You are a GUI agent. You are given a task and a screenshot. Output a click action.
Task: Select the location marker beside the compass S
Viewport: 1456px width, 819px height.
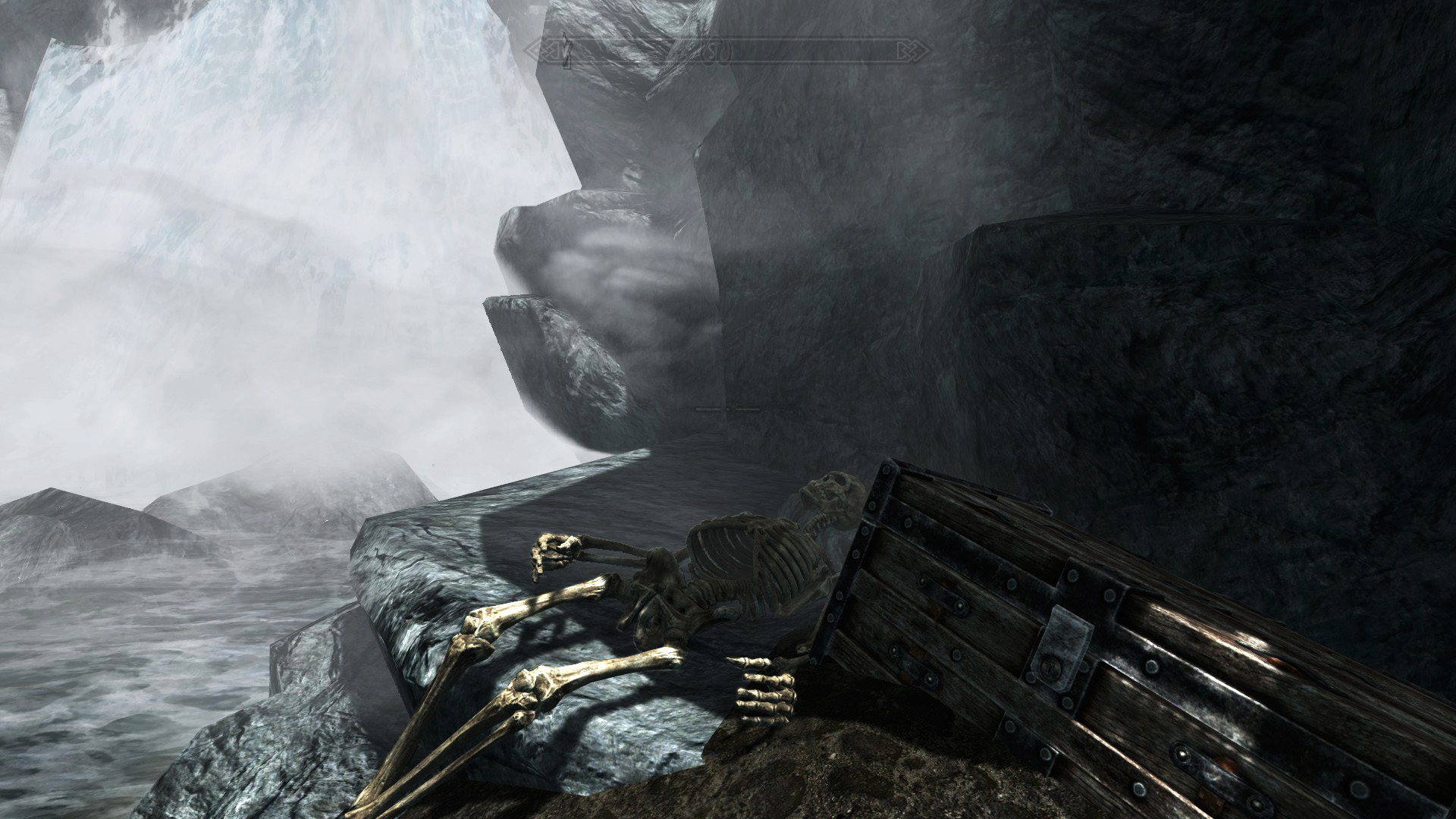point(726,52)
